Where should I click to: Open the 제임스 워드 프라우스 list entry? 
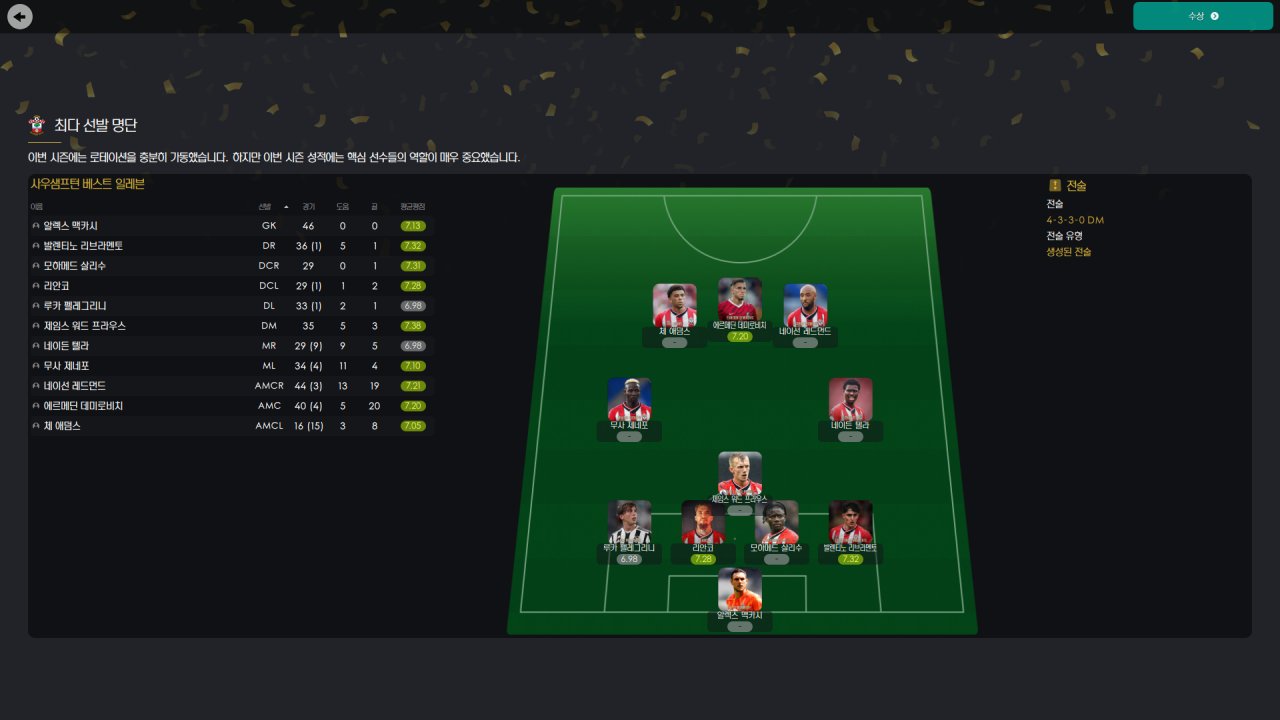click(84, 326)
